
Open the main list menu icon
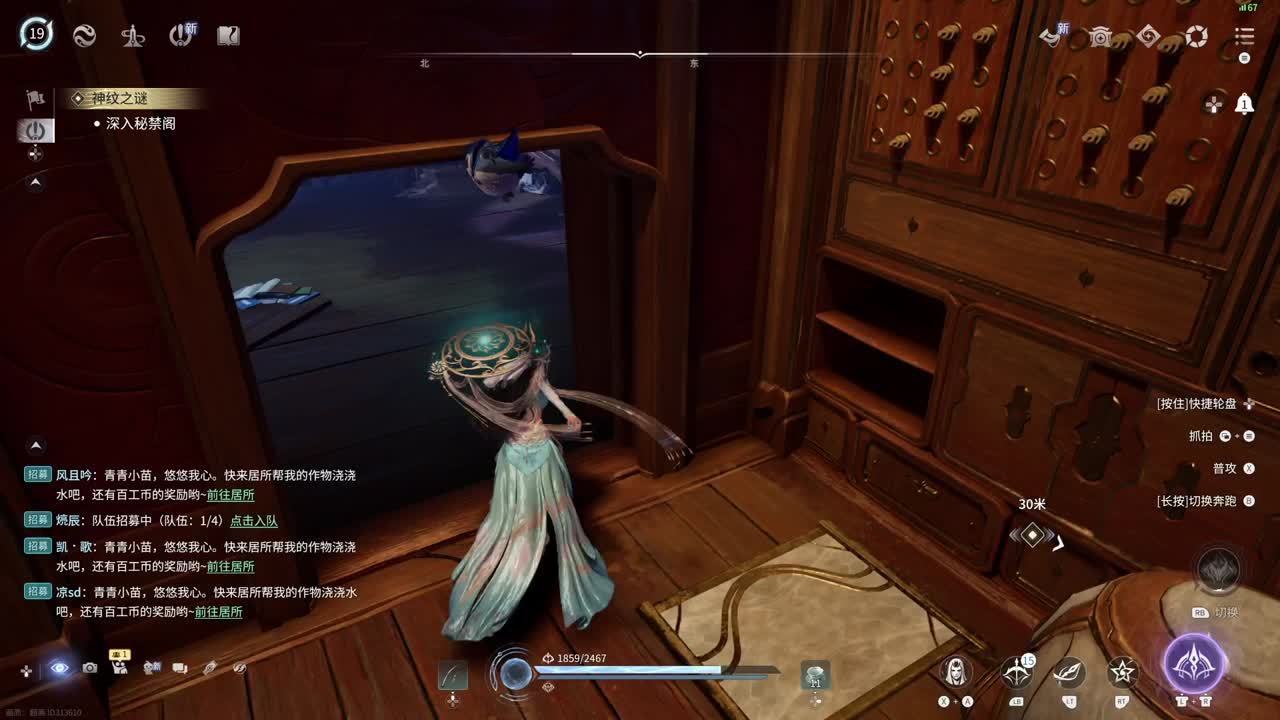tap(1244, 36)
